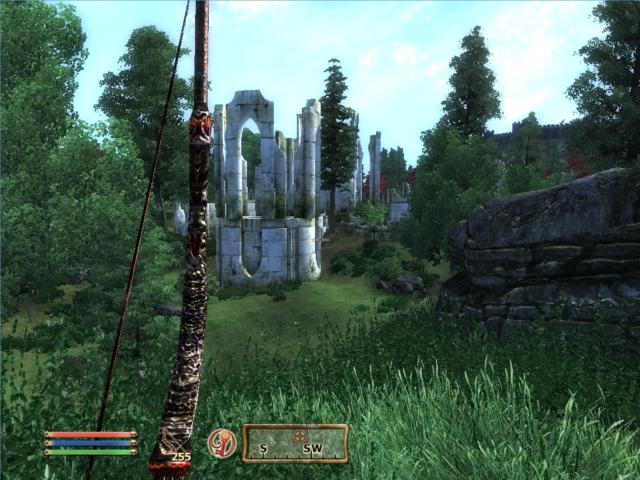Image resolution: width=640 pixels, height=480 pixels.
Task: Click the compass bar showing S and SW
Action: pyautogui.click(x=295, y=444)
